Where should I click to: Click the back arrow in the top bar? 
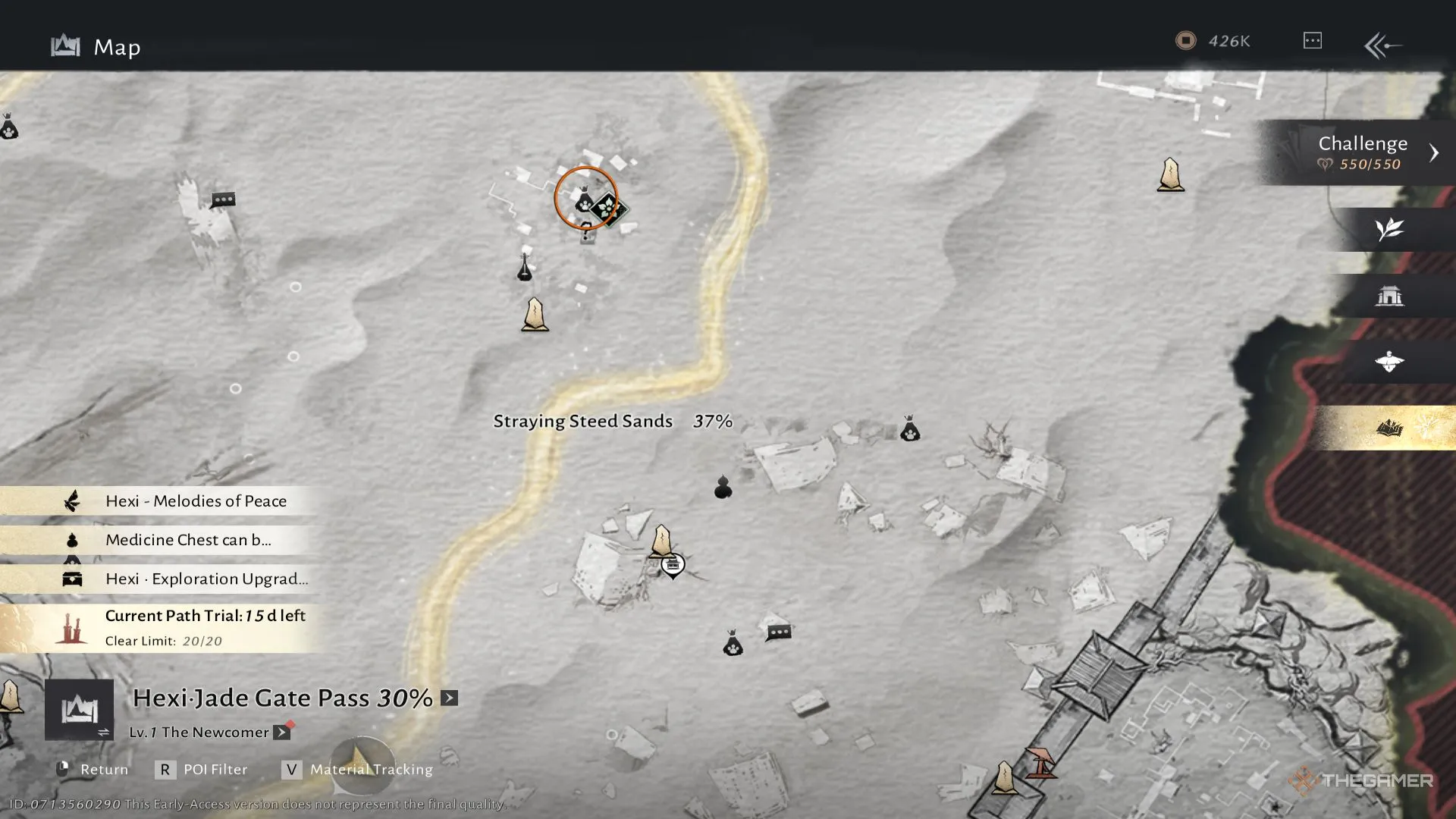(x=1383, y=45)
